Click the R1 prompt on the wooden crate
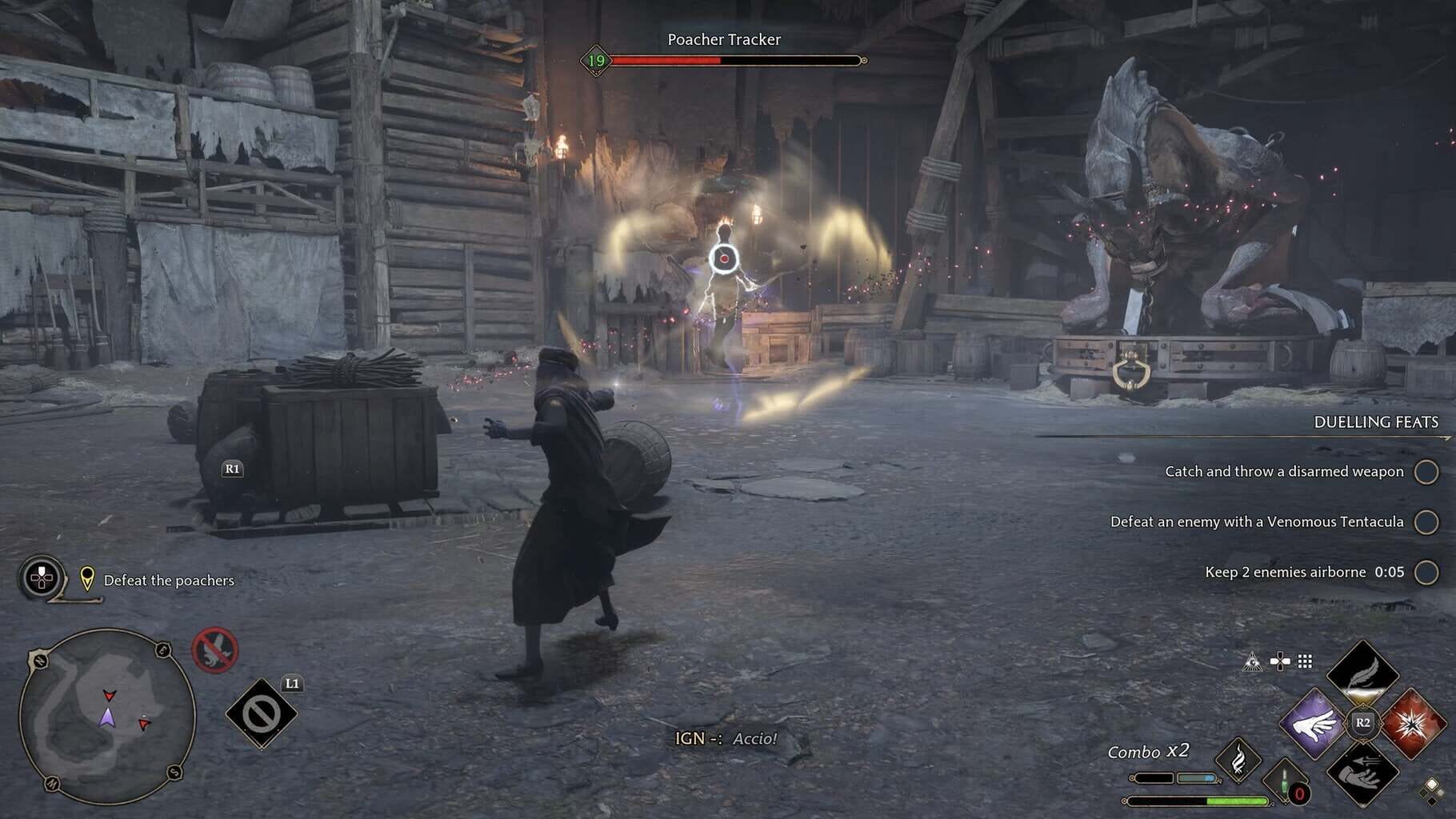 [x=231, y=468]
